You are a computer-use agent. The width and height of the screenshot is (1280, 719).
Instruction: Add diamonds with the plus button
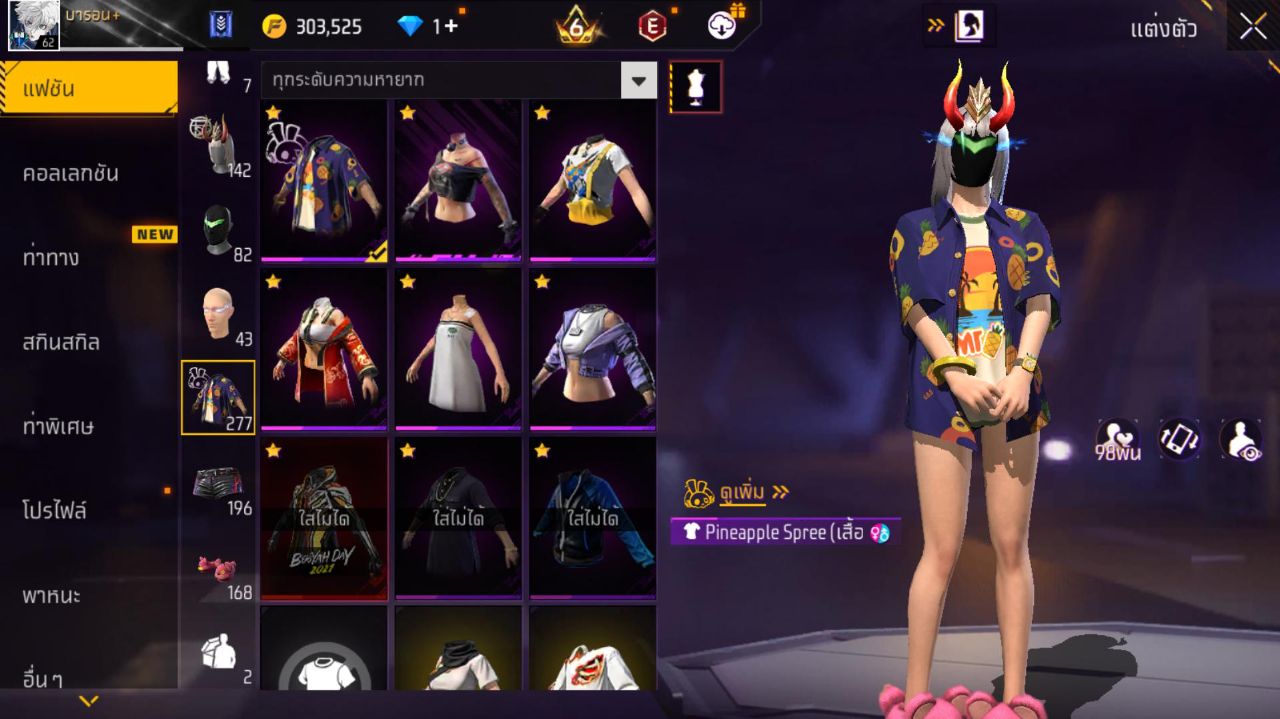[451, 26]
